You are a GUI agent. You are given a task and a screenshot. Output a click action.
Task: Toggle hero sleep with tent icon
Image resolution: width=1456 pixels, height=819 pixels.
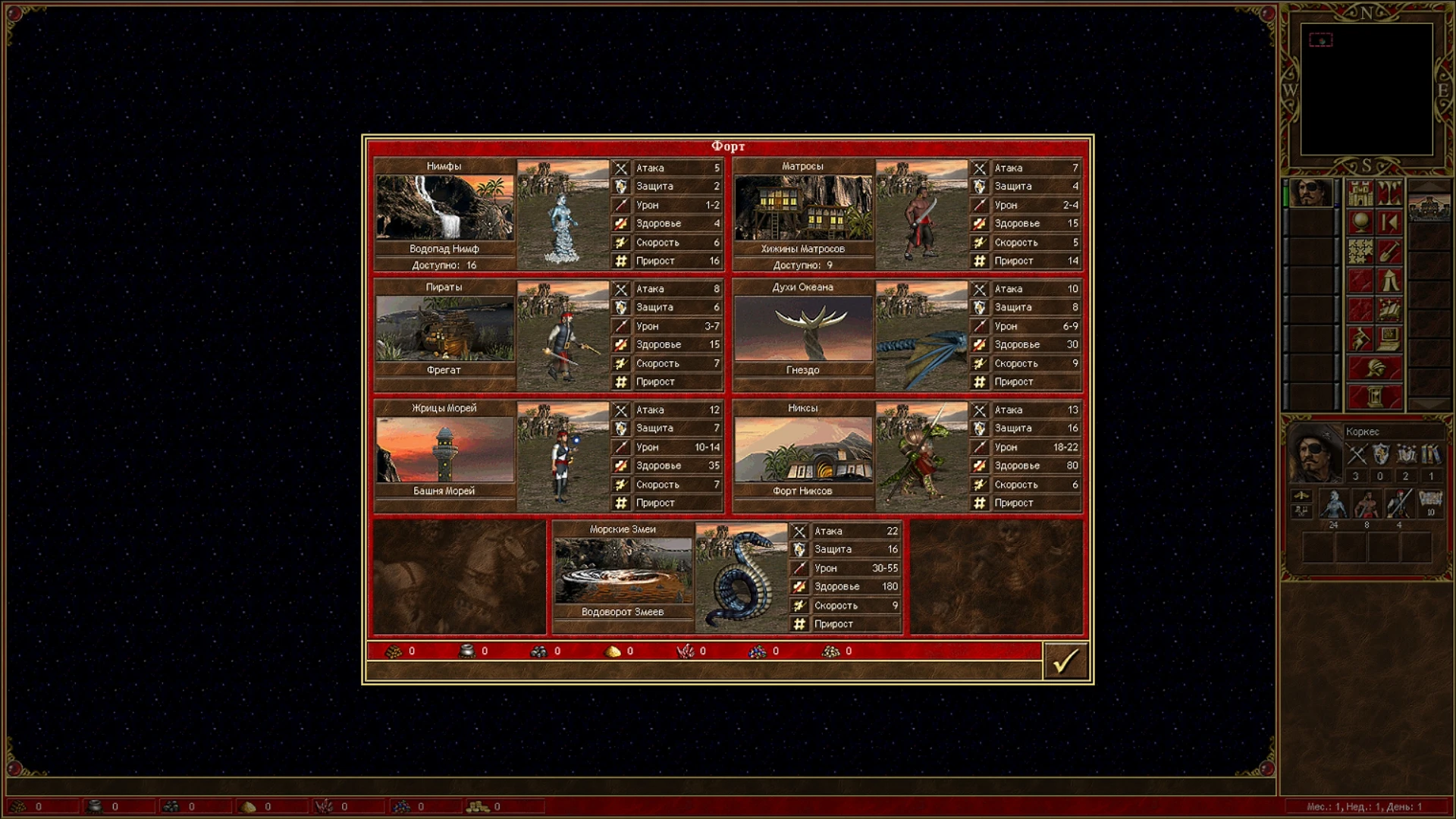point(1389,281)
